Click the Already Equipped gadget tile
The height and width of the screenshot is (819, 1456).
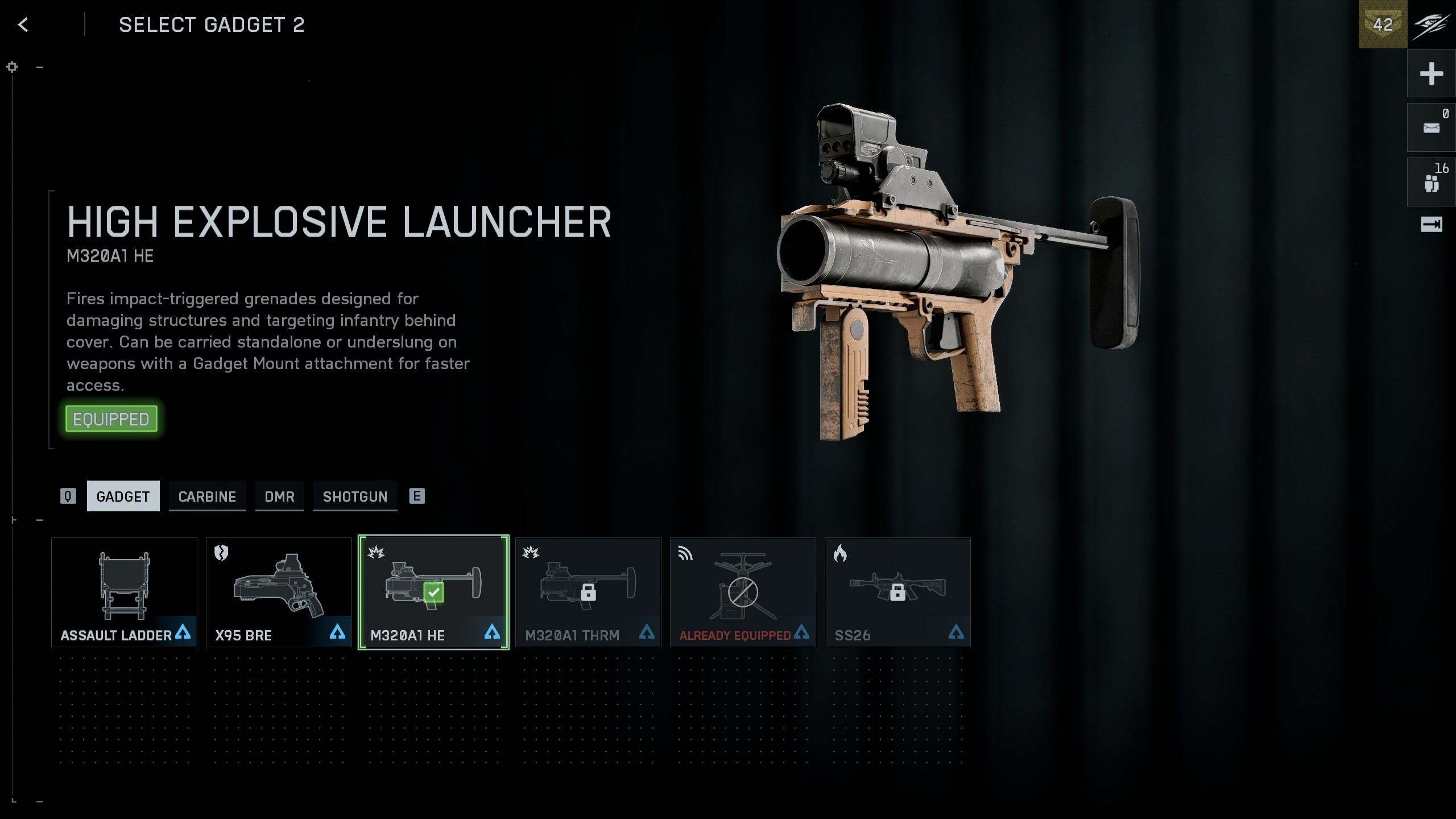point(743,592)
